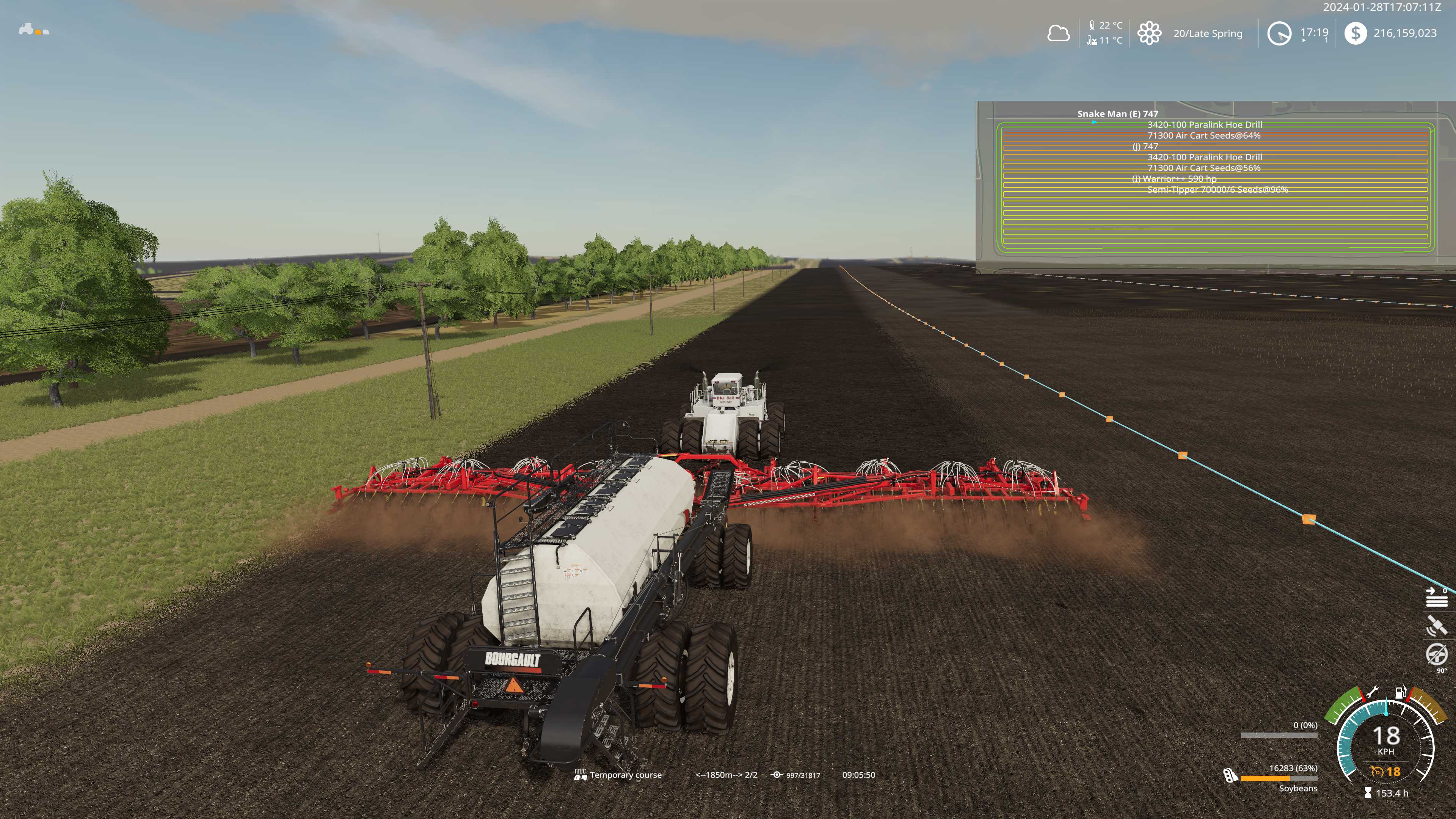The image size is (1456, 819).
Task: Click the soybeans seed fill icon
Action: pyautogui.click(x=1229, y=775)
